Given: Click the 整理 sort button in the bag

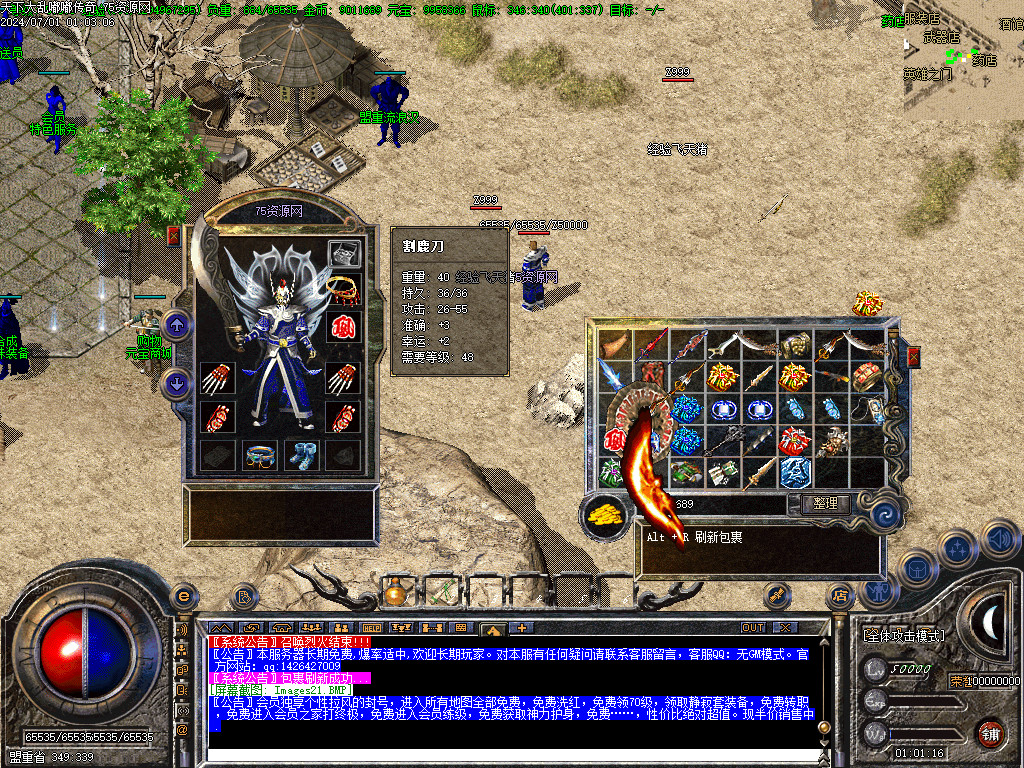Looking at the screenshot, I should coord(825,504).
